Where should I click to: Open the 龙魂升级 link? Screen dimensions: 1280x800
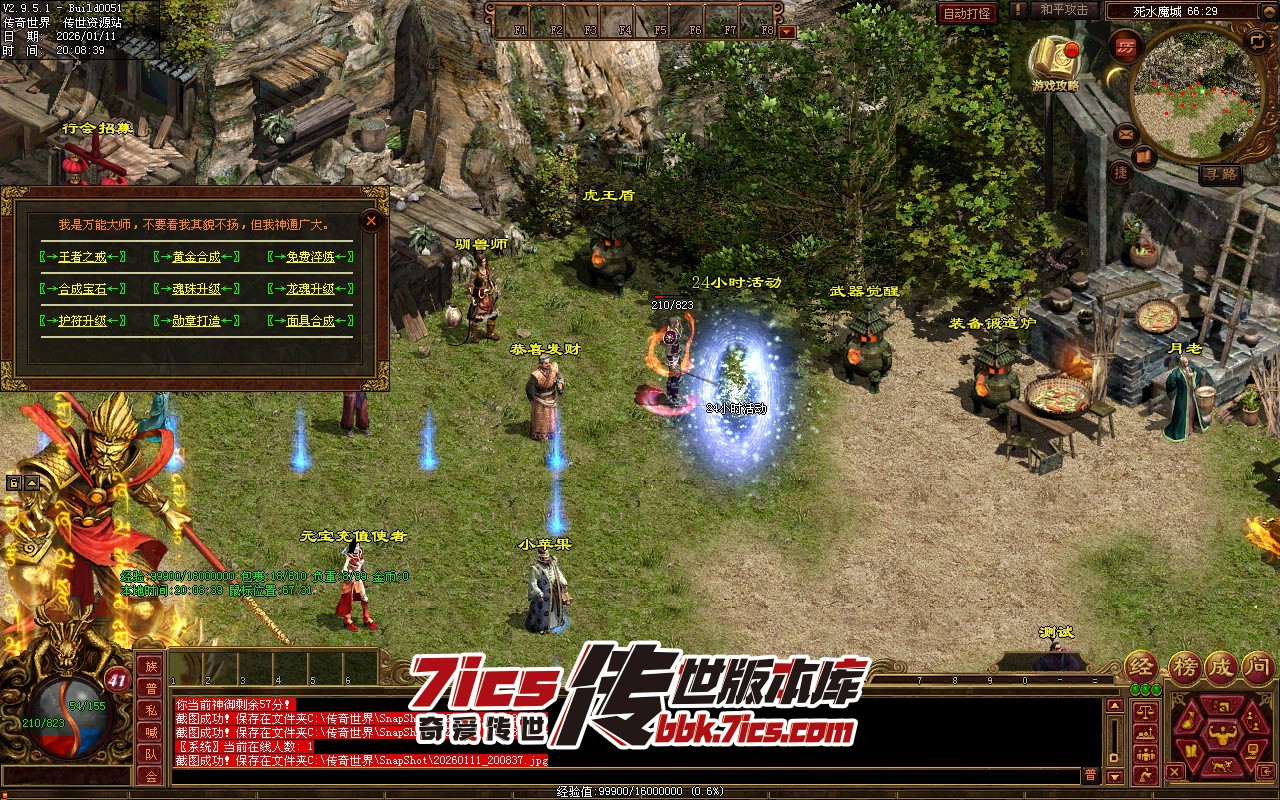coord(310,289)
